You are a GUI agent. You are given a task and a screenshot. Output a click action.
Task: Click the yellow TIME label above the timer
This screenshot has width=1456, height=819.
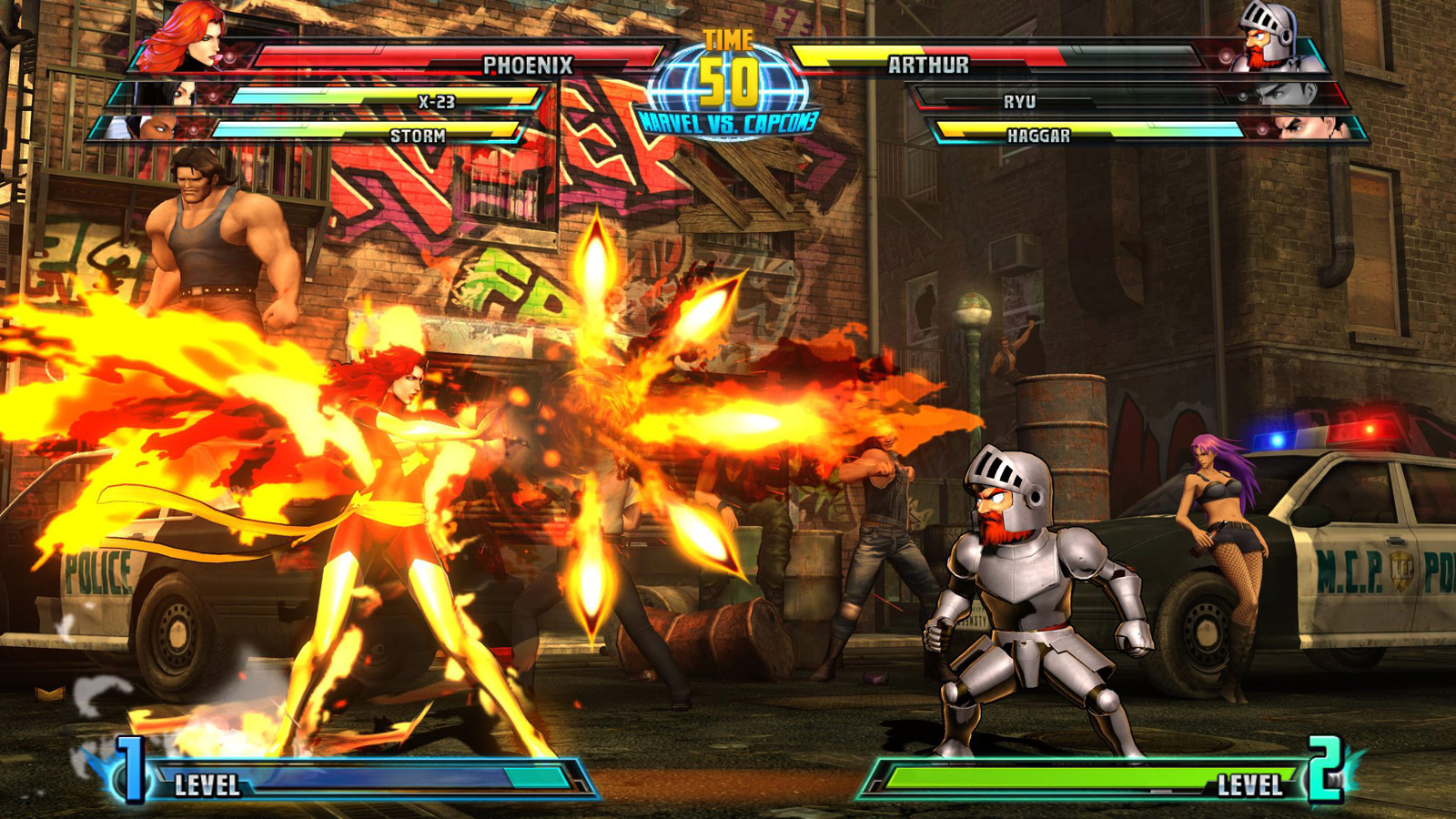pos(728,38)
